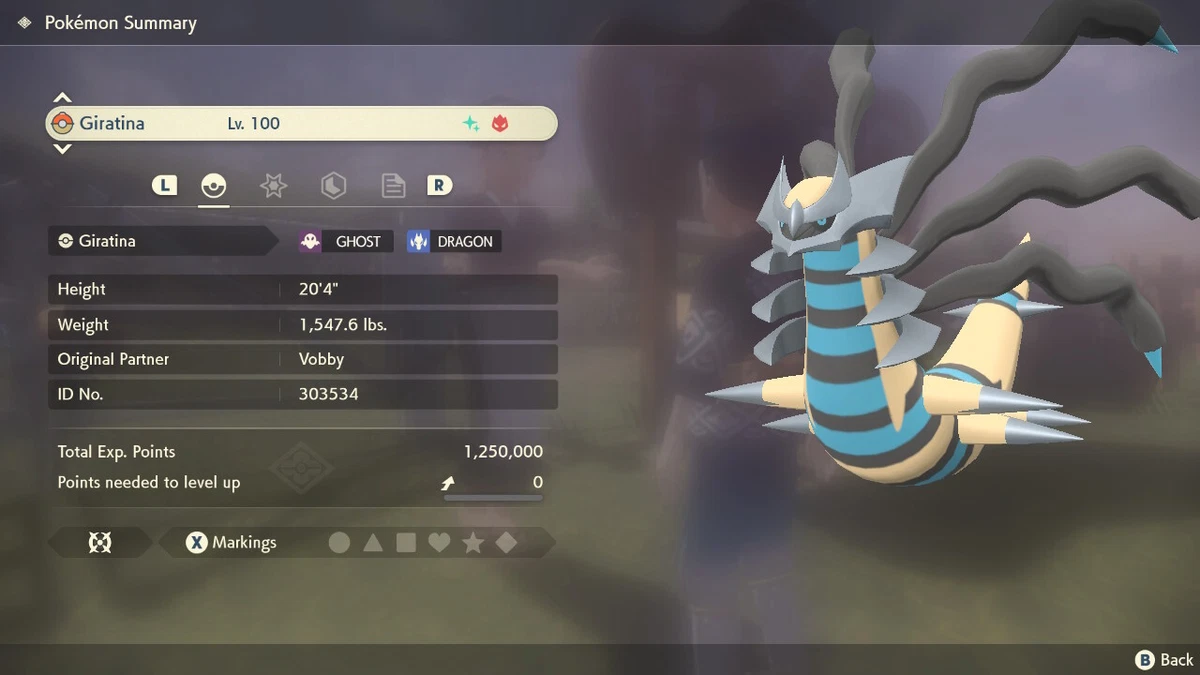Select the Pokéball general info tab
Viewport: 1200px width, 675px height.
point(214,185)
